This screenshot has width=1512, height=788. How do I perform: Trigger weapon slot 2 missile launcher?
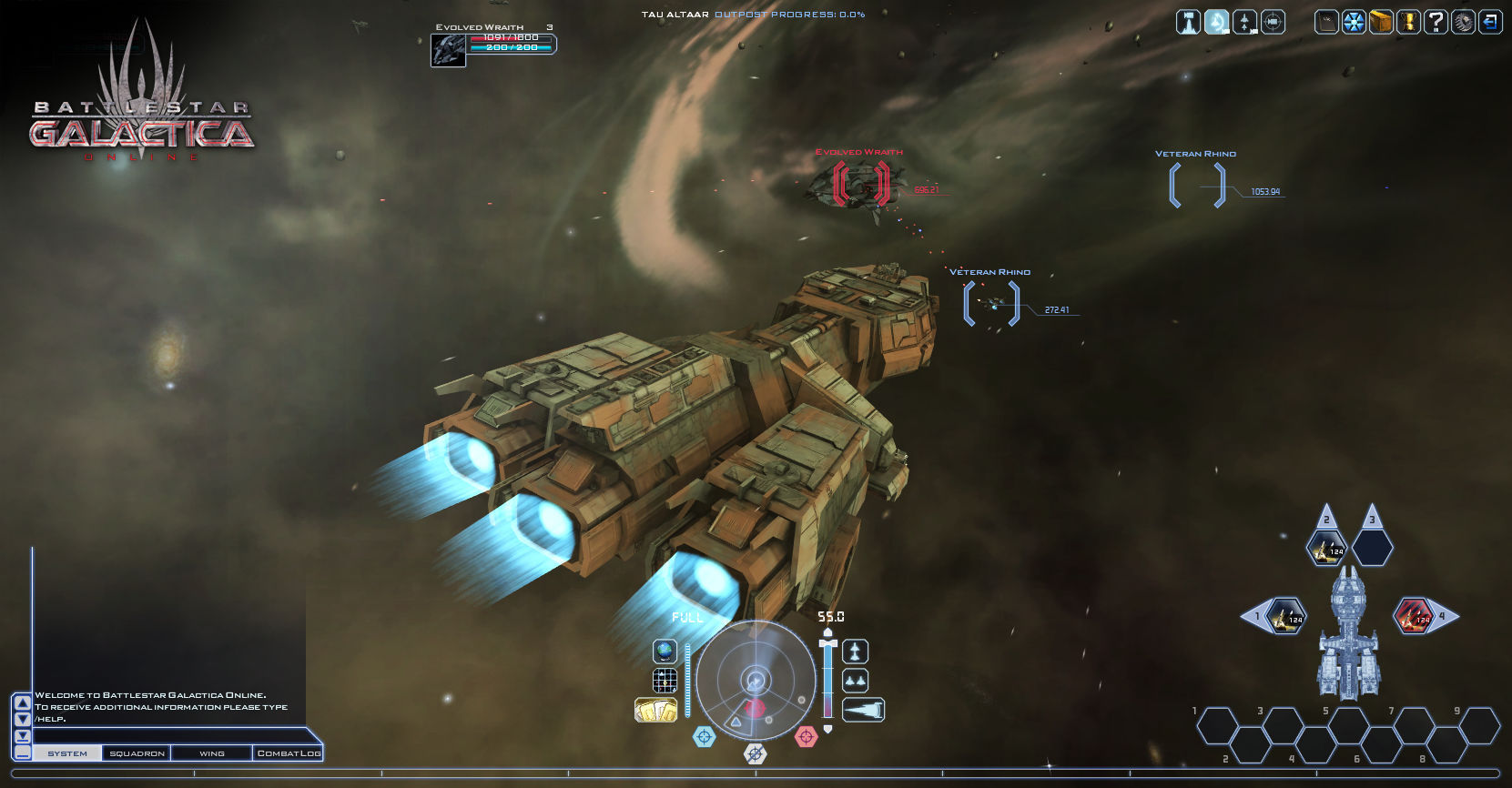[1326, 548]
